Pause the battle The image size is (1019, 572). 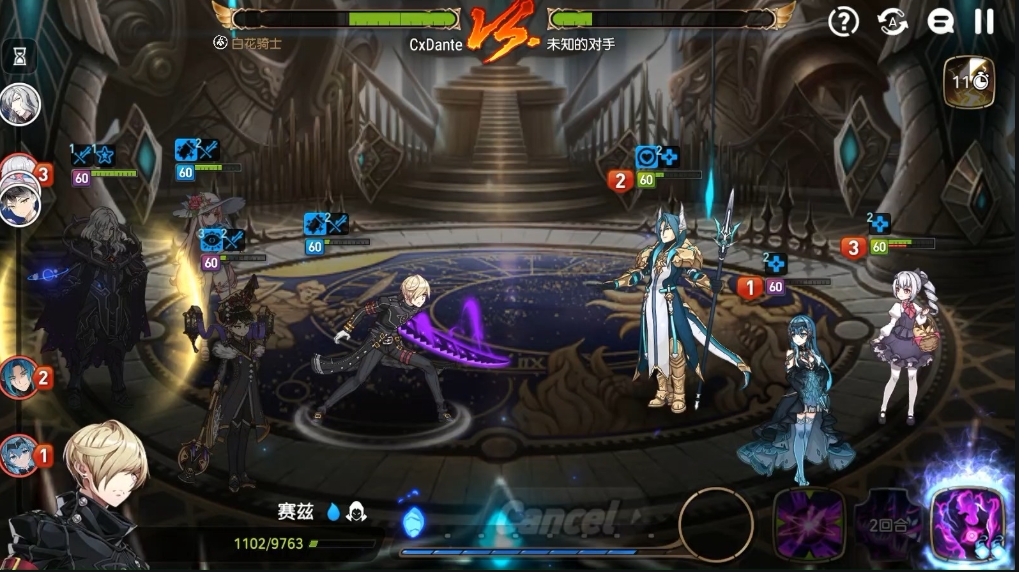tap(984, 22)
